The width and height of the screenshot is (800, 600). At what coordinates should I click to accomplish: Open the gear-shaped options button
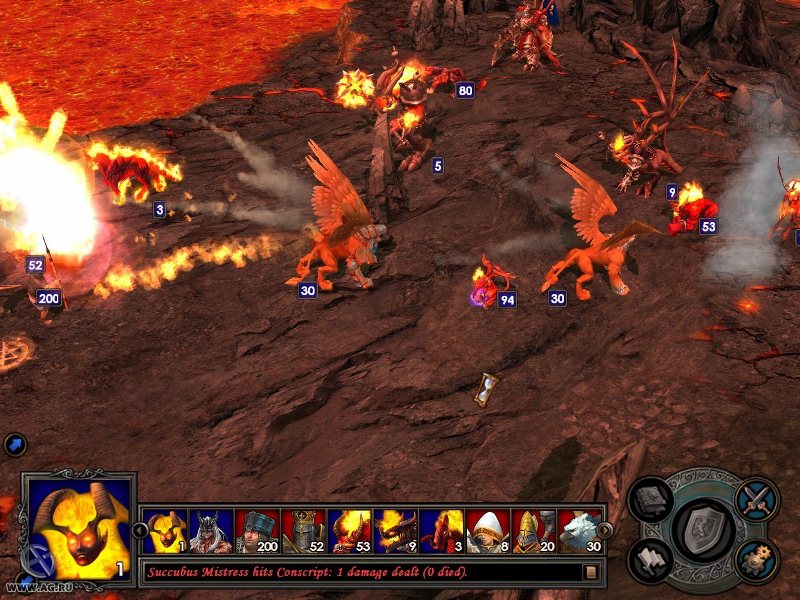[756, 560]
